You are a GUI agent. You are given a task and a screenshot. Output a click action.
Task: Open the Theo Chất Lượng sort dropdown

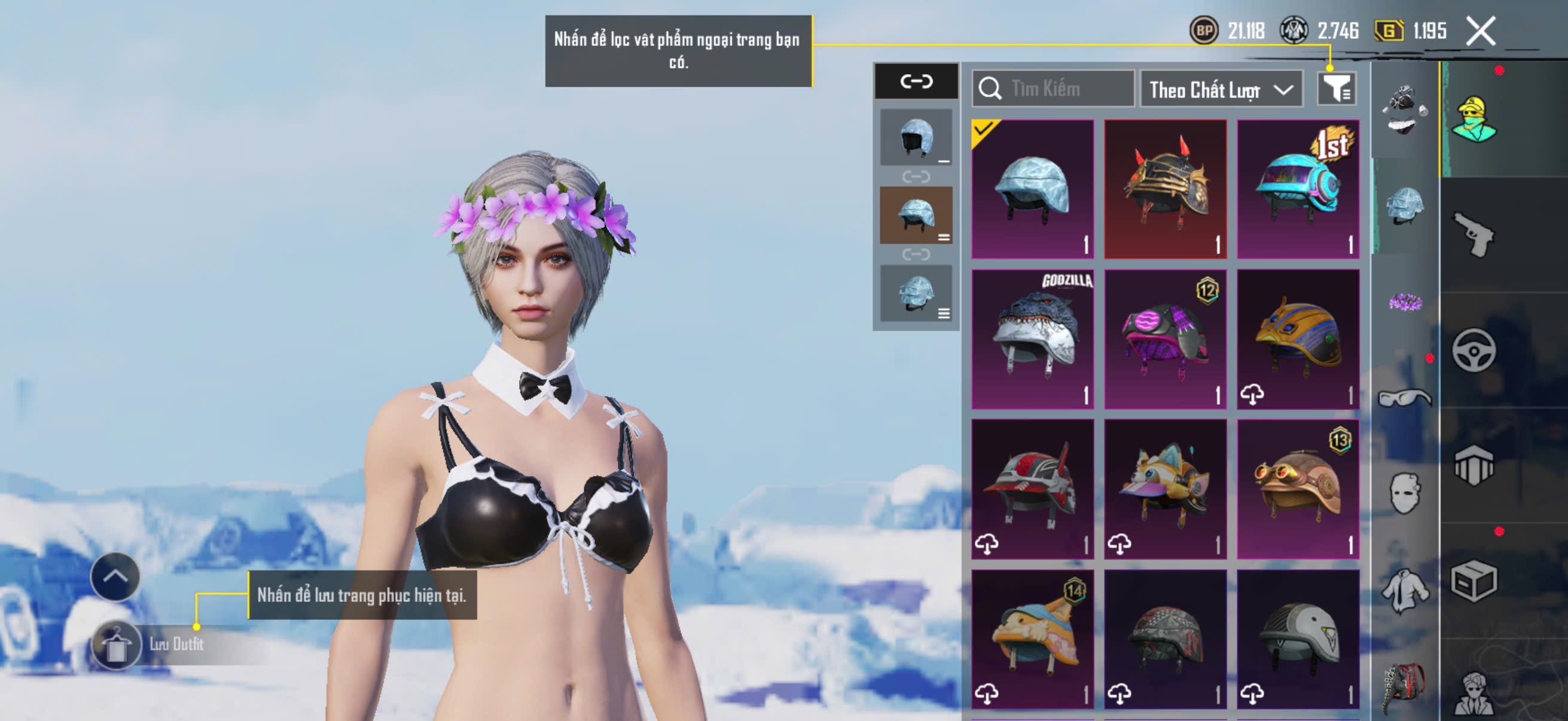pyautogui.click(x=1221, y=90)
